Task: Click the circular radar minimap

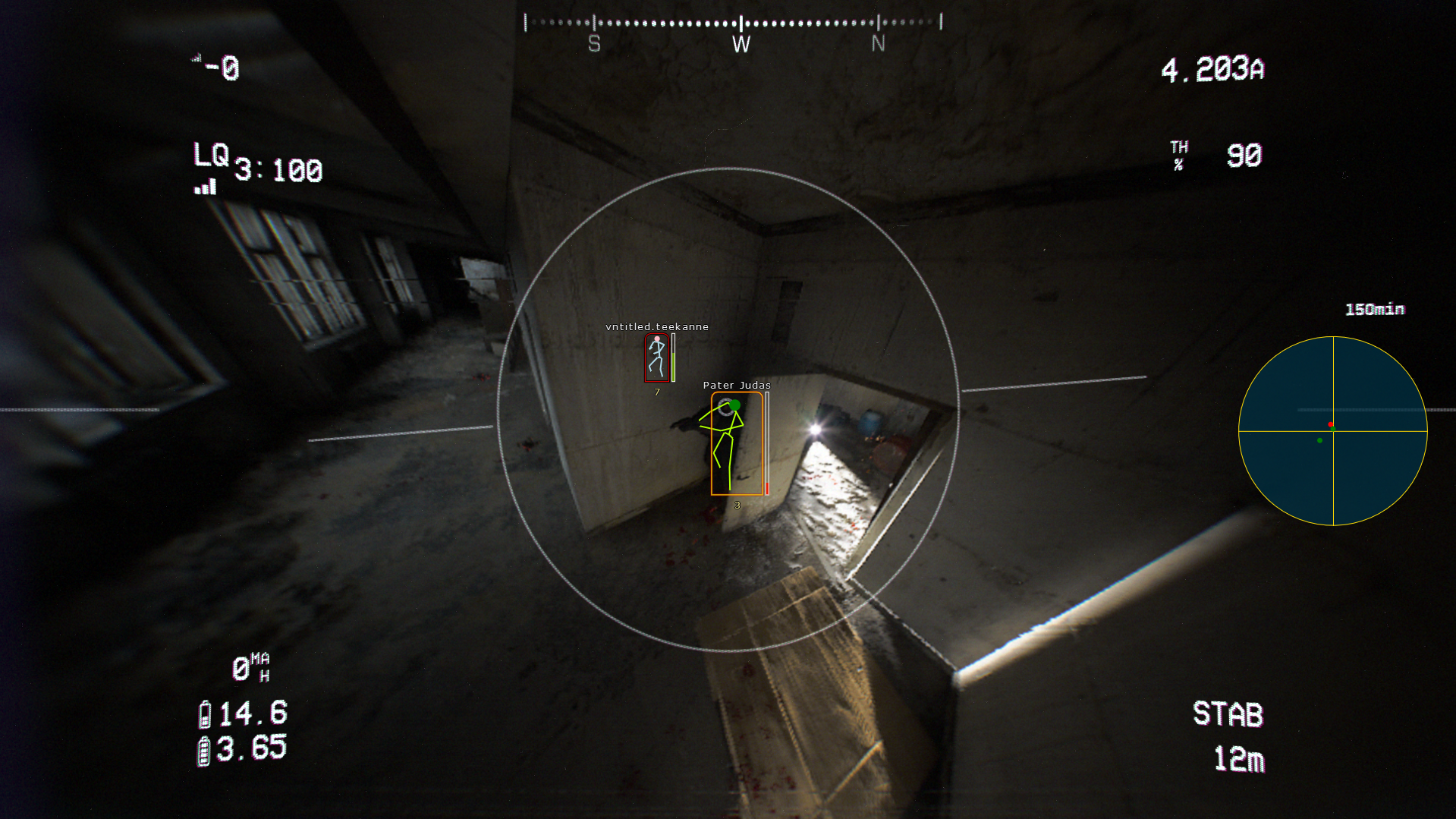Action: click(x=1332, y=430)
